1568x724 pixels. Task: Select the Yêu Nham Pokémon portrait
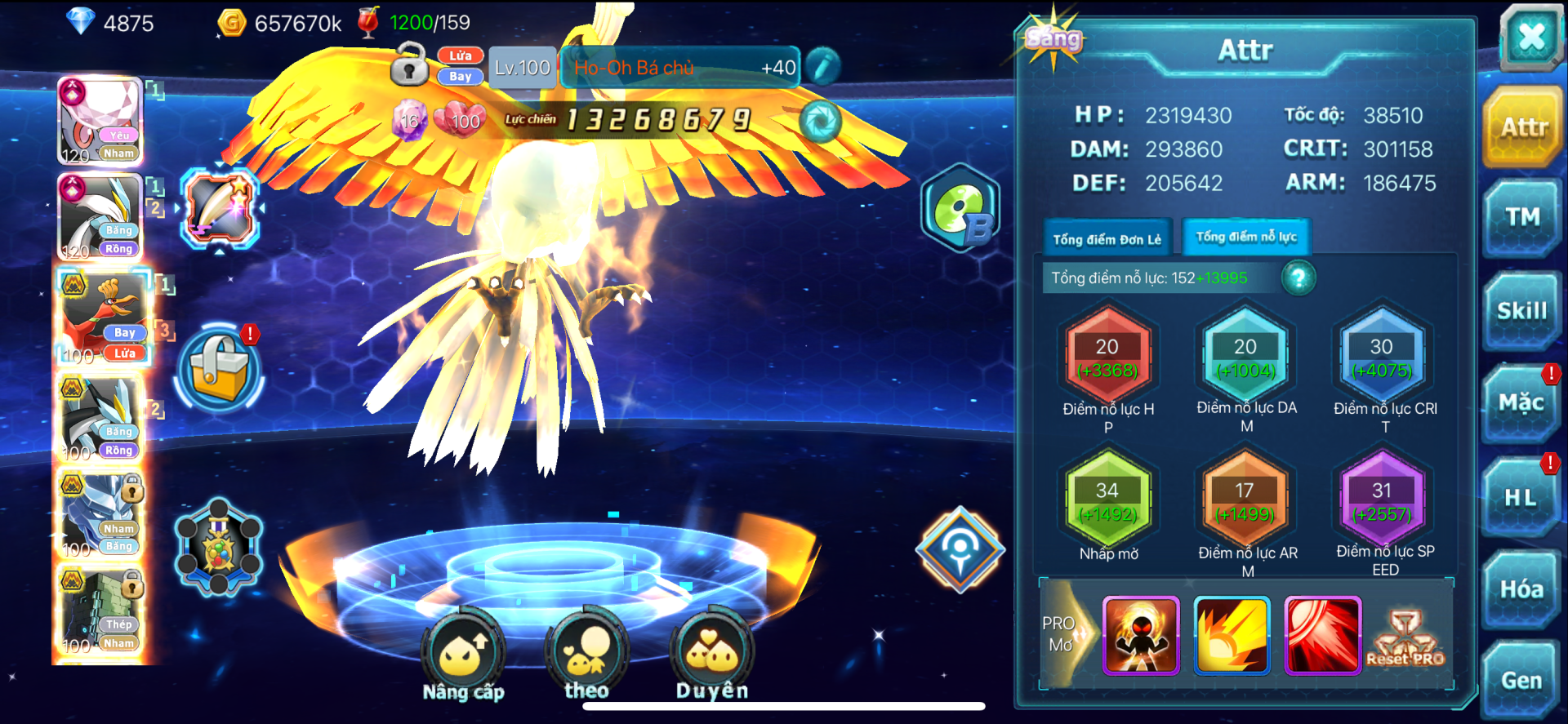(x=100, y=122)
